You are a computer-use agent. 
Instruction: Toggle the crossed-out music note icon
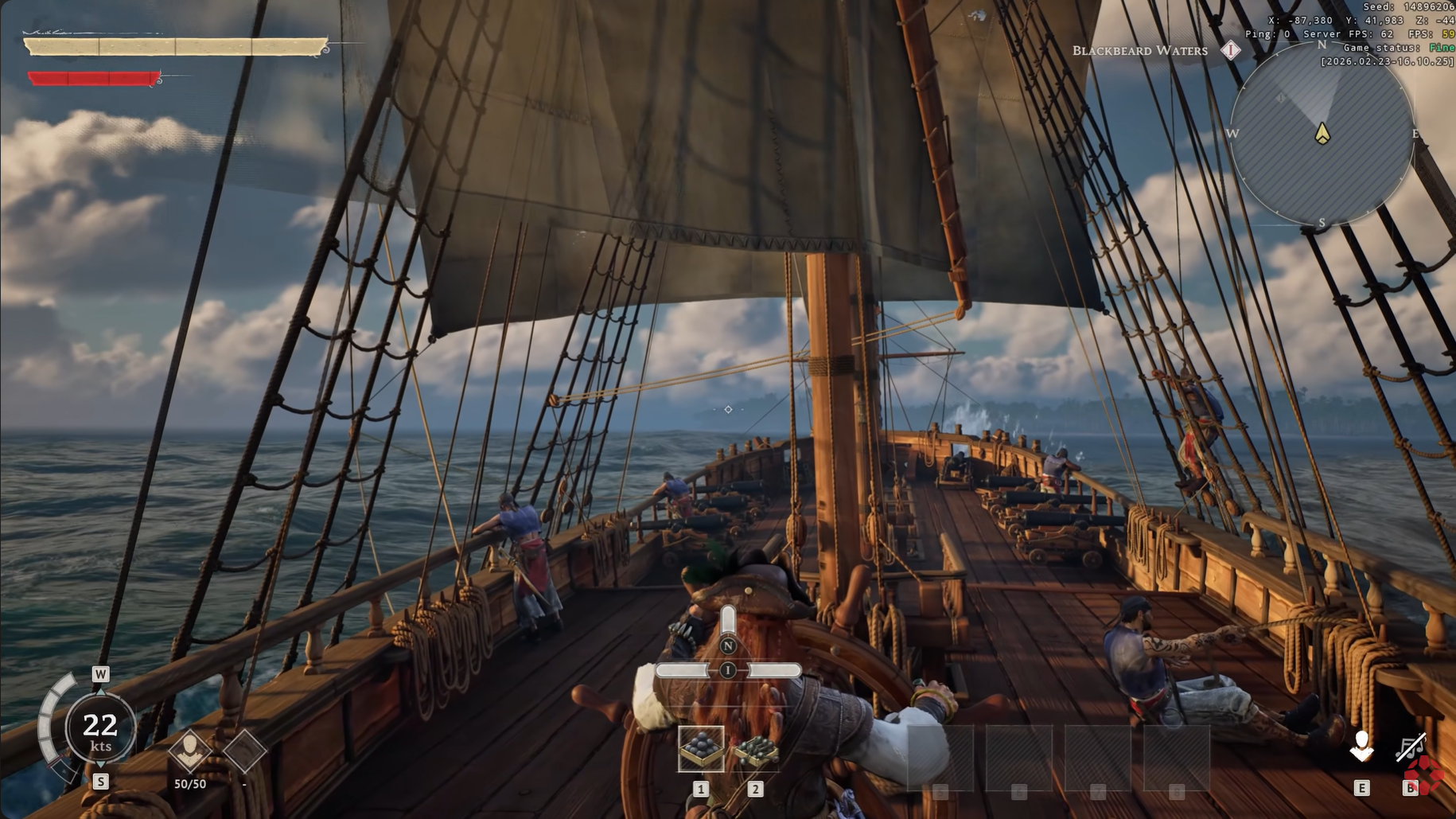(1410, 748)
